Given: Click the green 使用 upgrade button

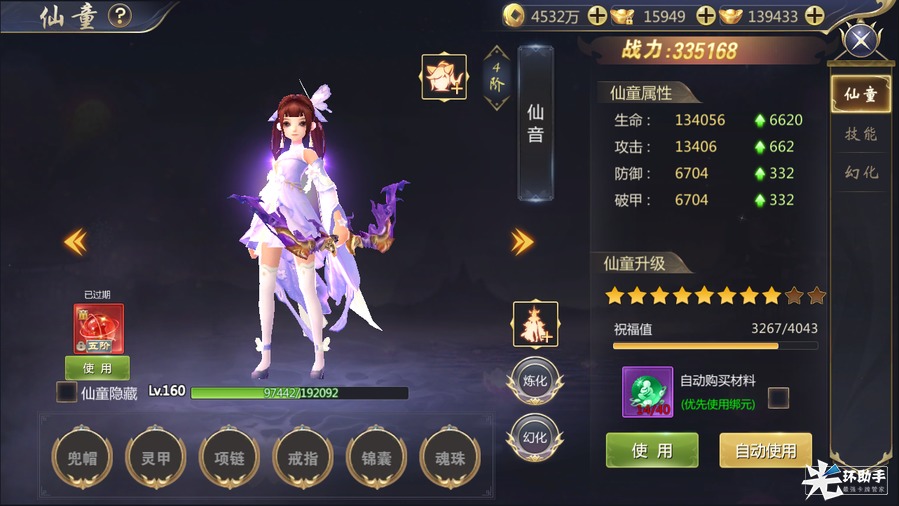Looking at the screenshot, I should coord(652,450).
